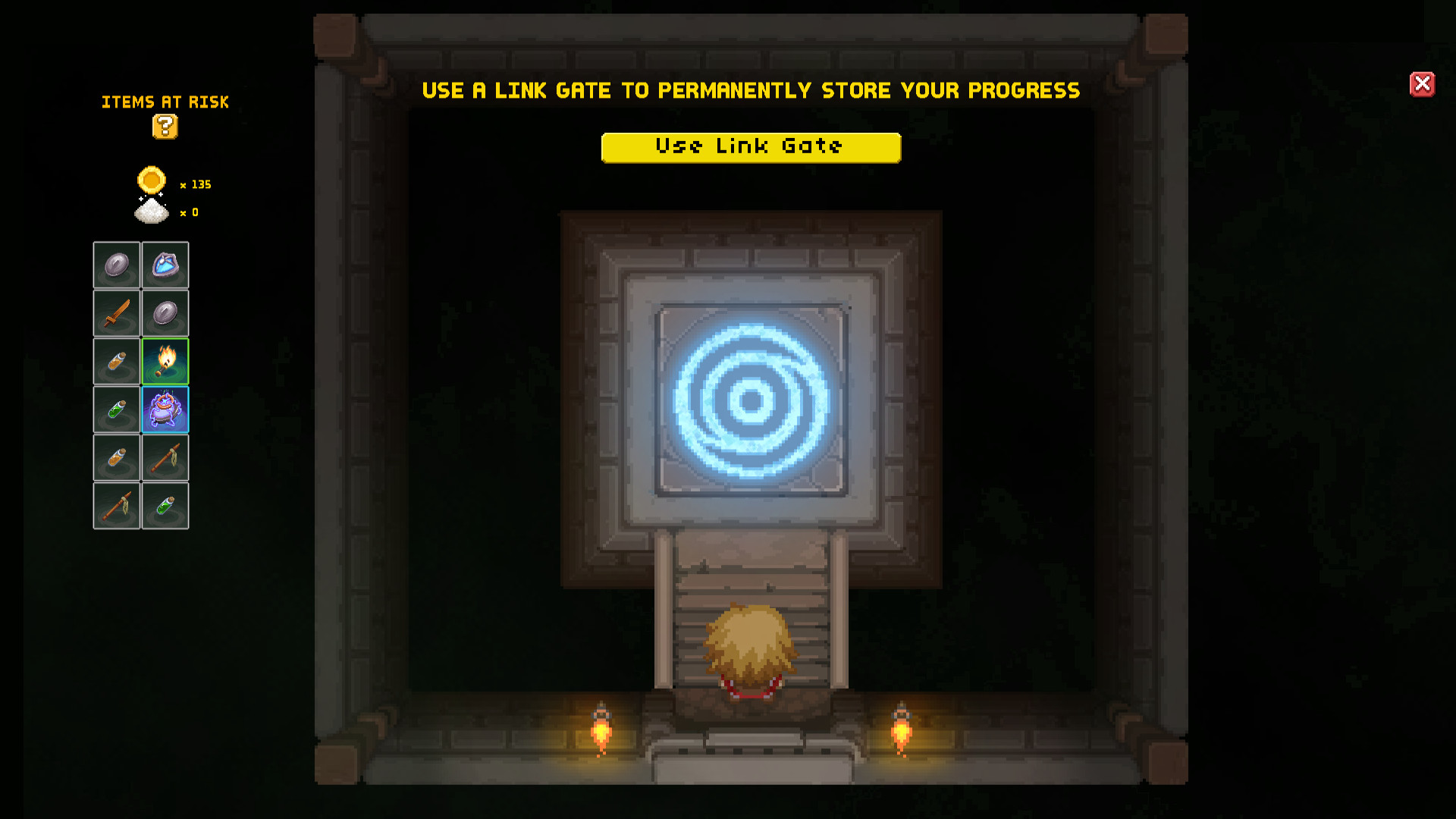This screenshot has width=1456, height=819.
Task: Select the second grey buckler item
Action: point(165,314)
